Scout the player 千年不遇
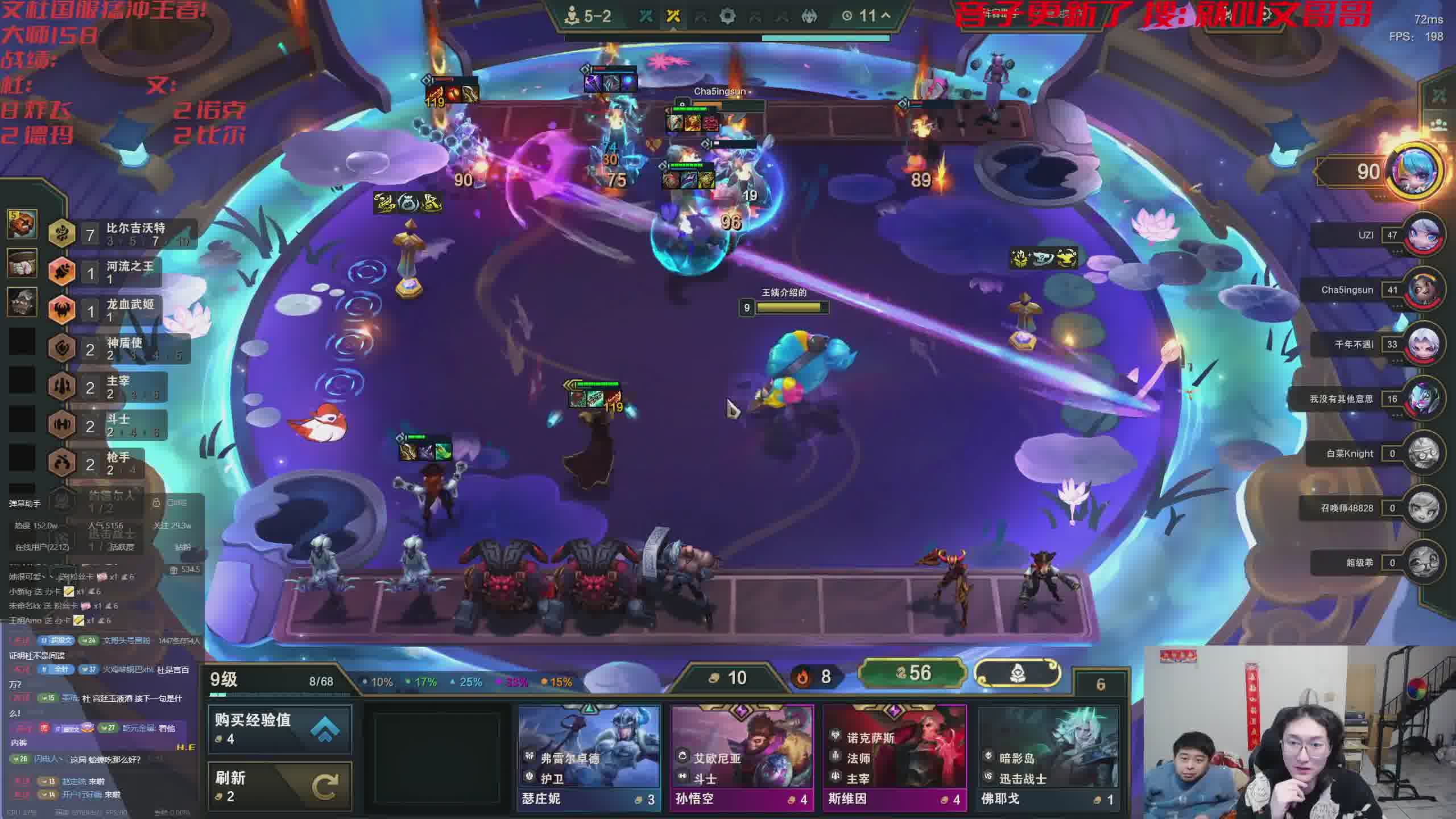The width and height of the screenshot is (1456, 819). pos(1425,345)
